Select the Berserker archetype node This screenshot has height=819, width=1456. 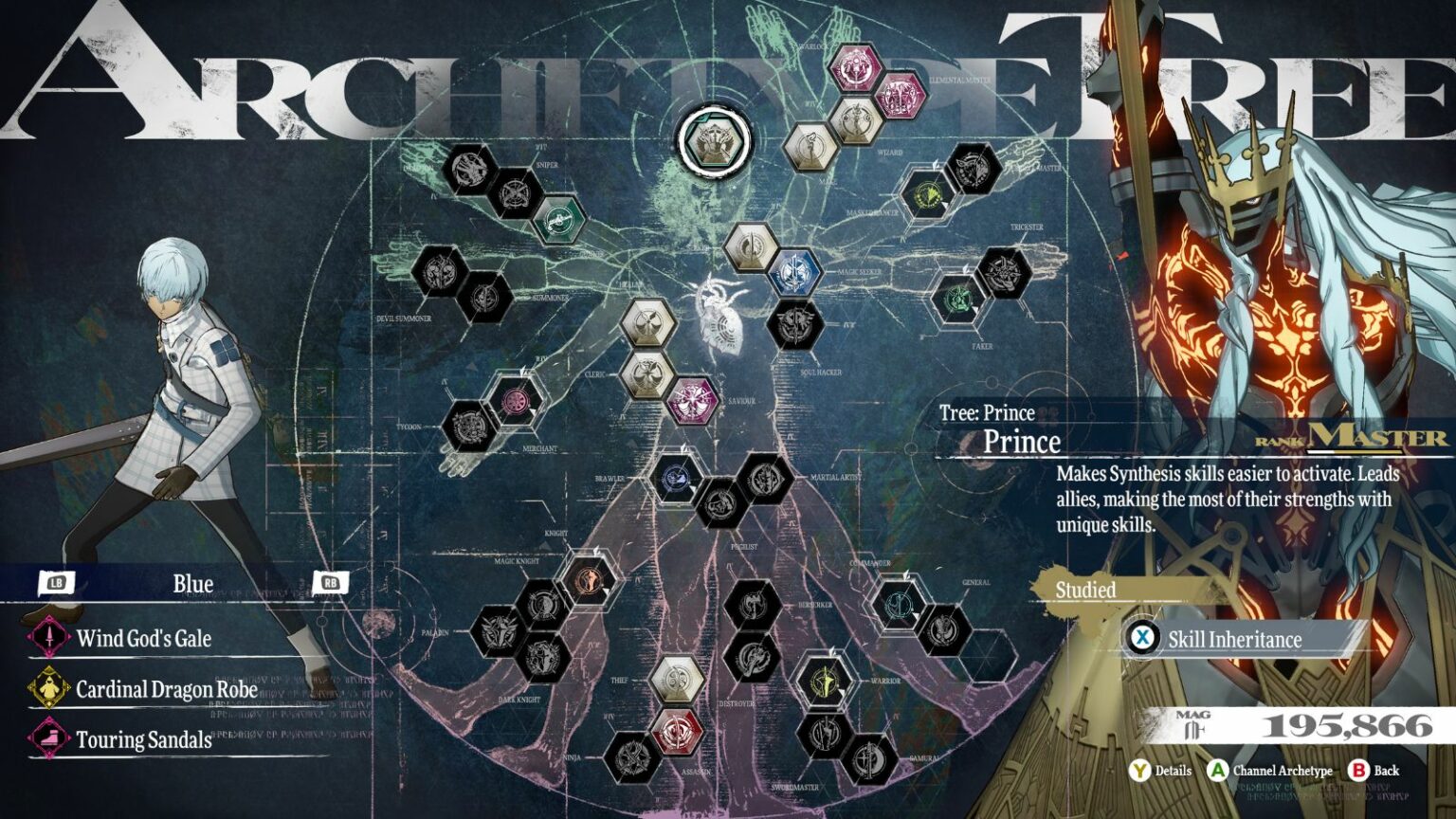(x=753, y=604)
